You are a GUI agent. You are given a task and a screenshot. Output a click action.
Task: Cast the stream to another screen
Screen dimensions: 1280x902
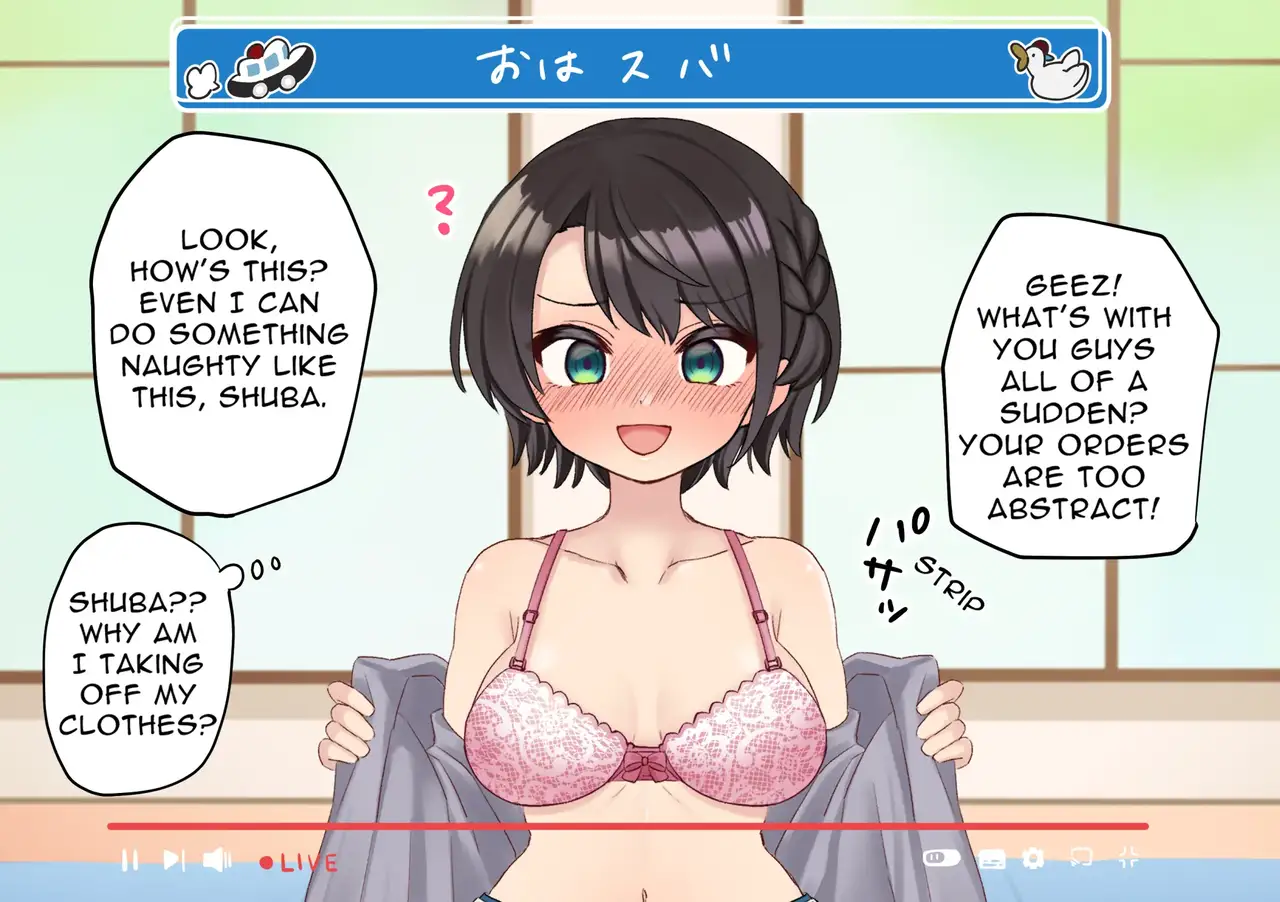tap(1081, 858)
